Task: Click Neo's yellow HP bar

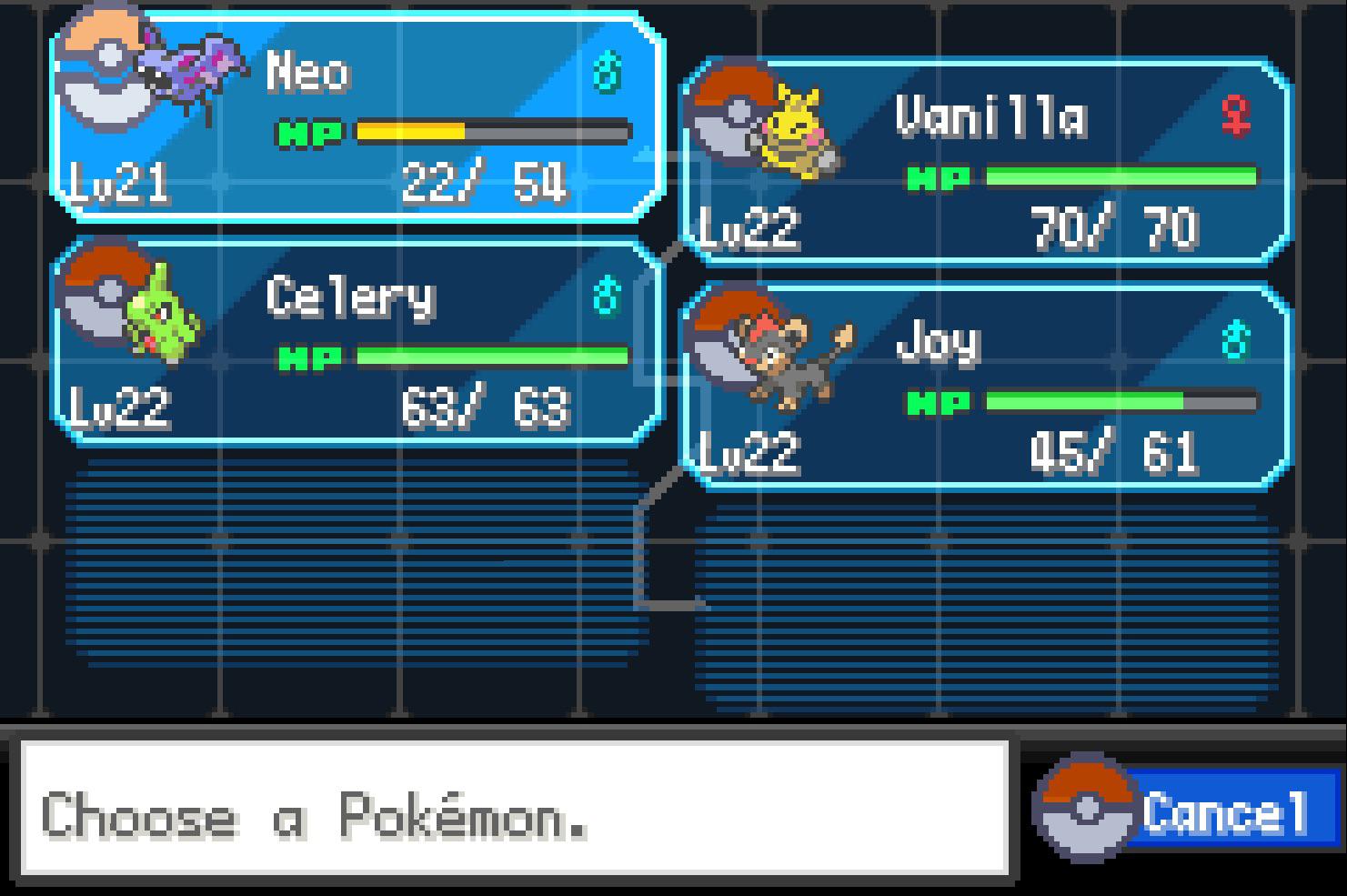Action: pyautogui.click(x=409, y=130)
